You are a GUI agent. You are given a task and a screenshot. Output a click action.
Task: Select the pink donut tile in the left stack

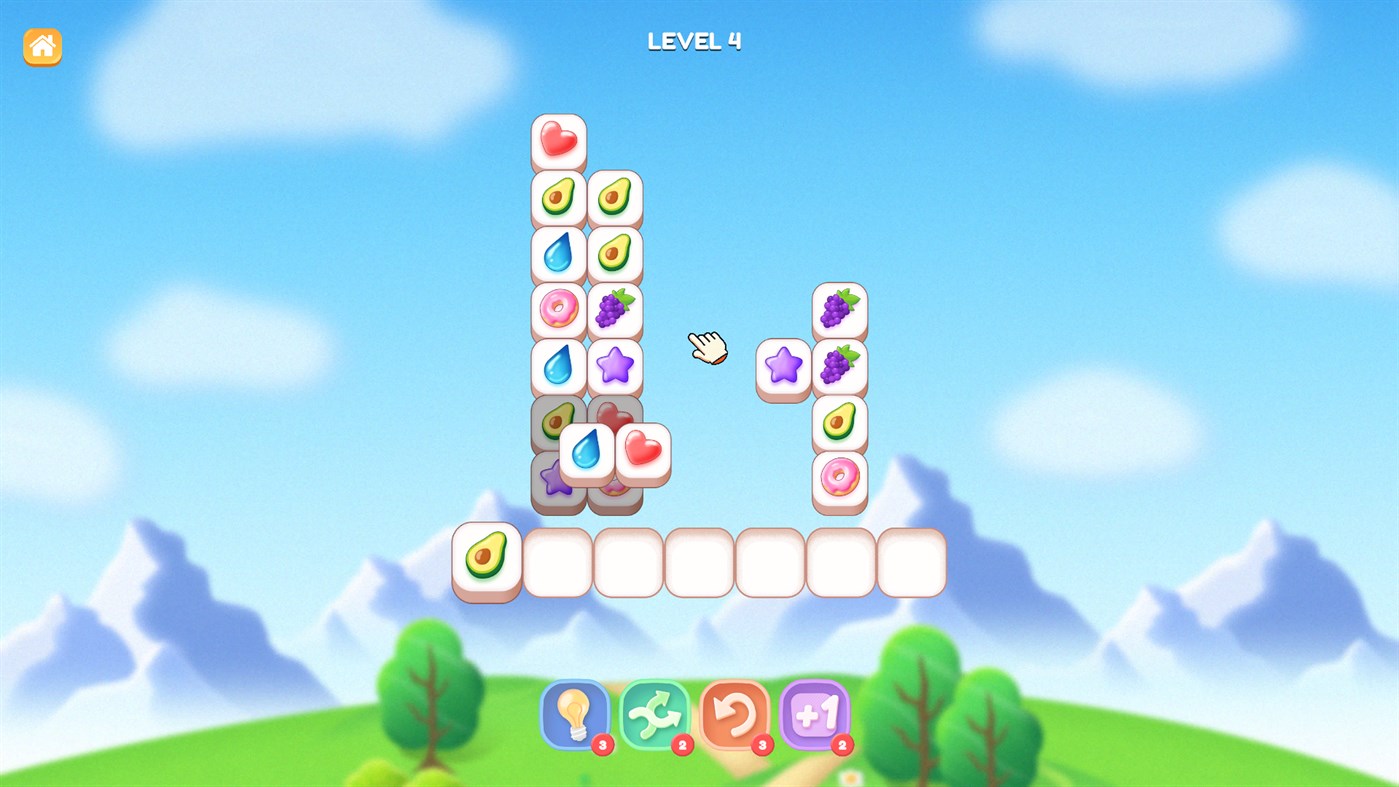[x=557, y=310]
